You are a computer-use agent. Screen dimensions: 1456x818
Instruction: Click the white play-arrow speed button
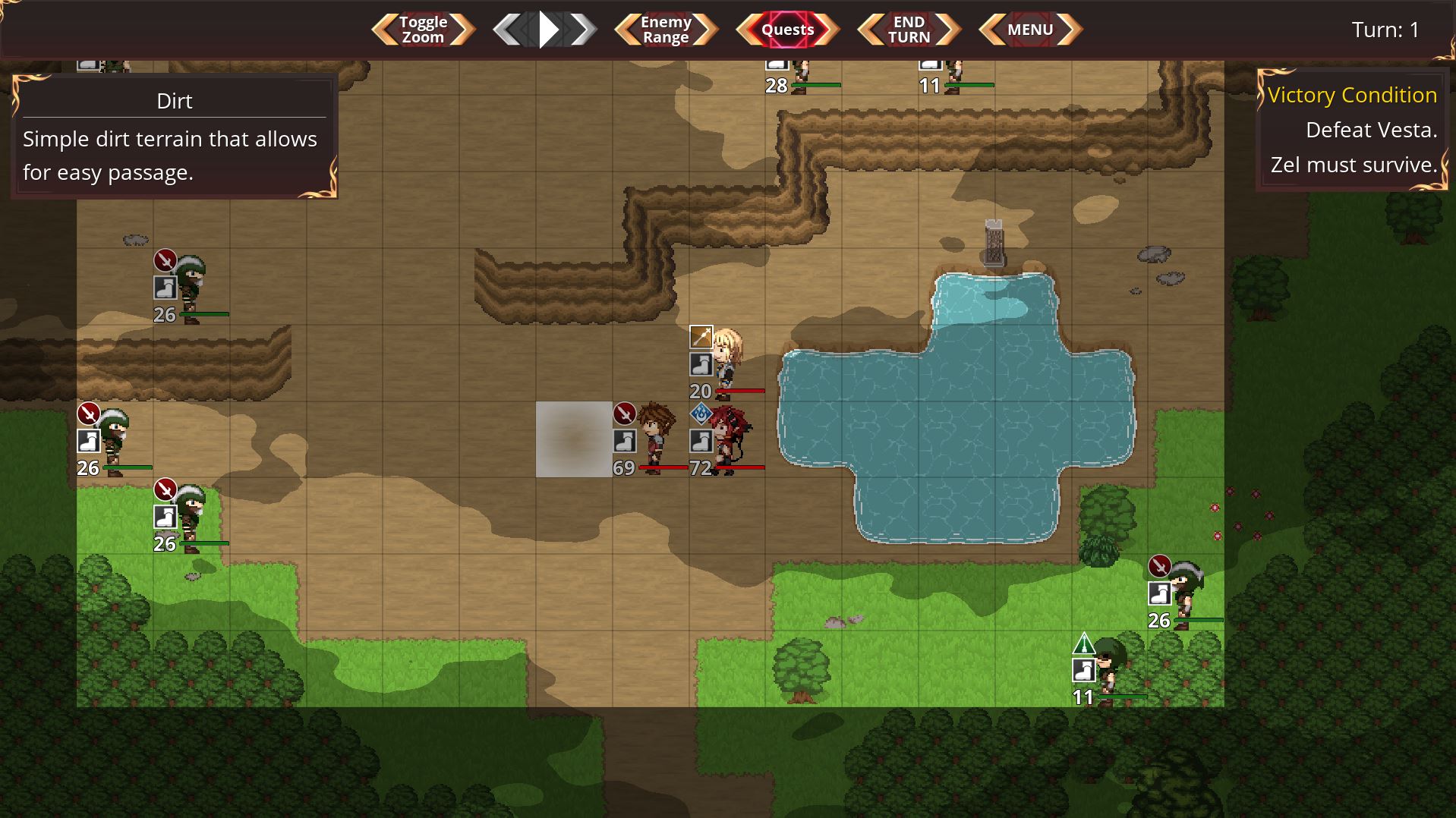coord(548,30)
